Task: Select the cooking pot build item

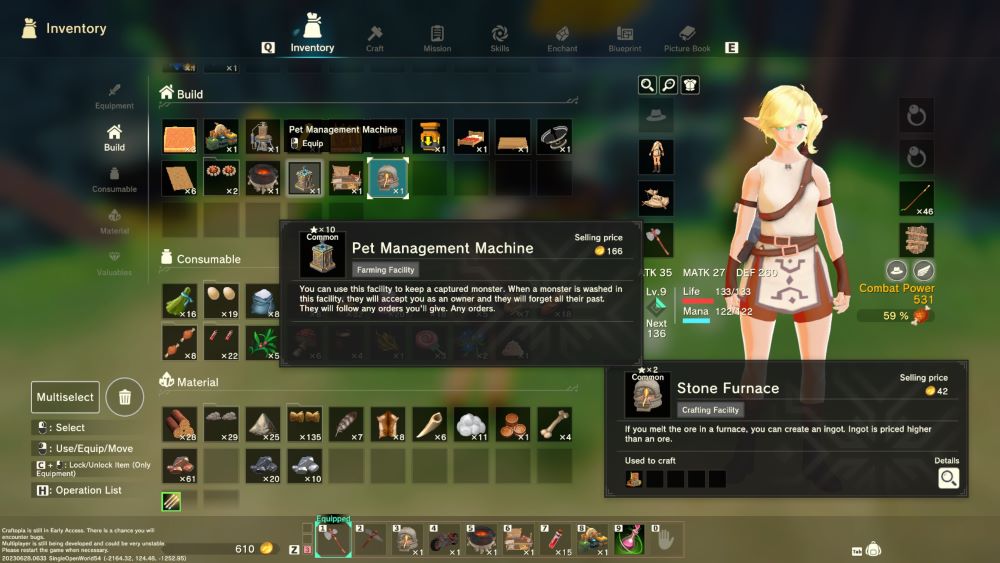Action: tap(263, 178)
